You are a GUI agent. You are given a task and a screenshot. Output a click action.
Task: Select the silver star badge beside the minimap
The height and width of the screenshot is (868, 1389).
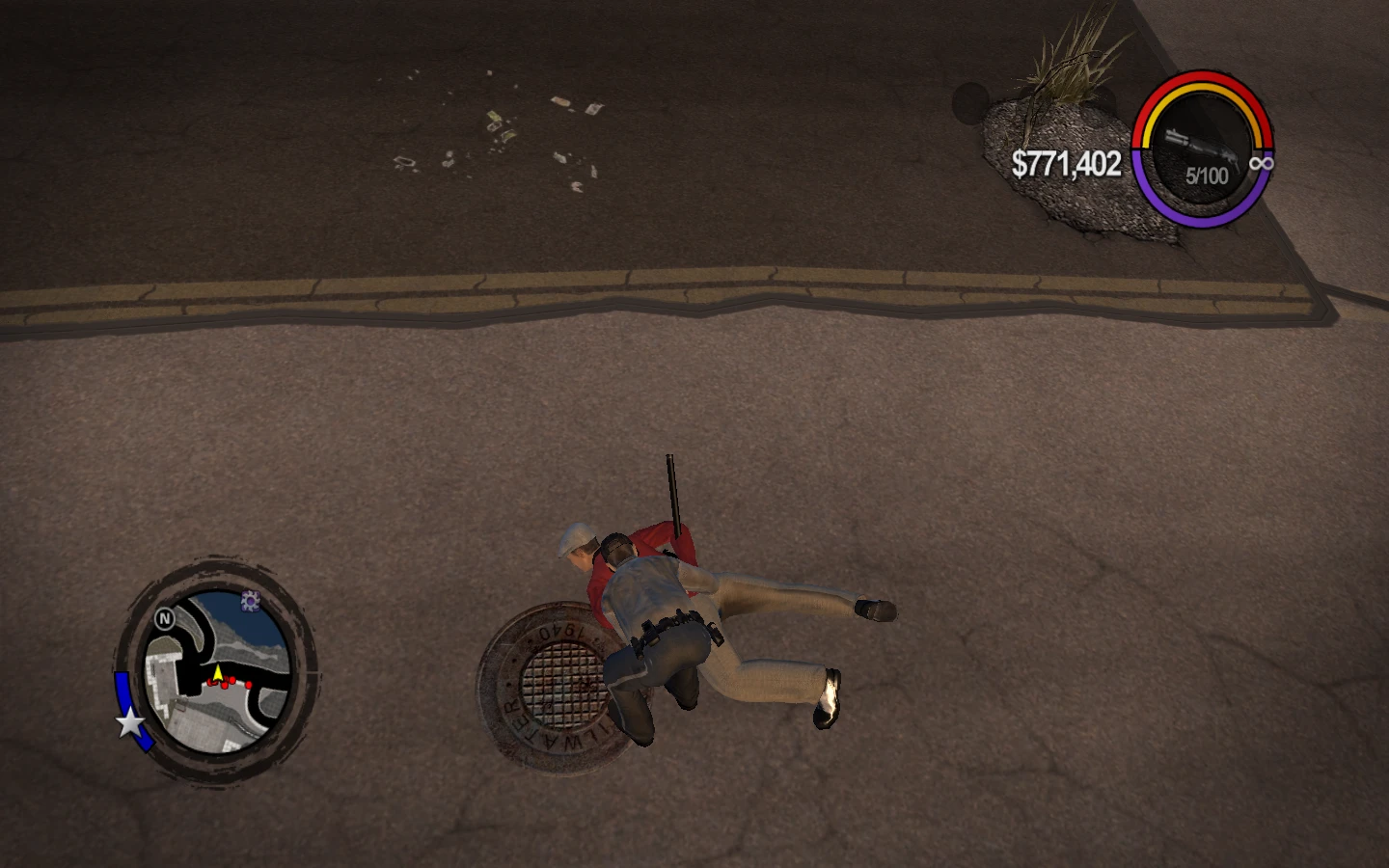click(x=128, y=721)
